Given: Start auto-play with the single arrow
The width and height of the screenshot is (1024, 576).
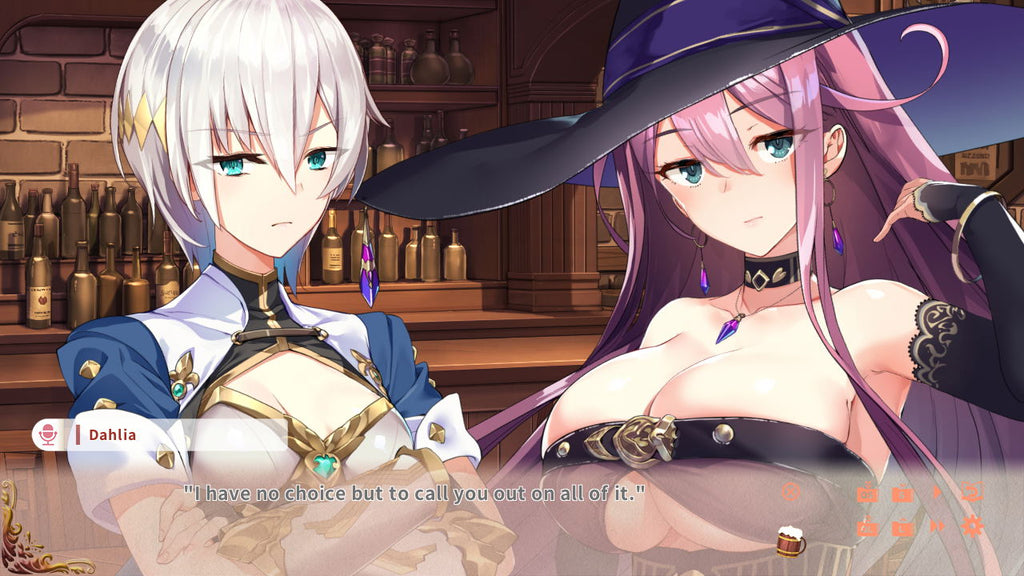Looking at the screenshot, I should point(937,492).
